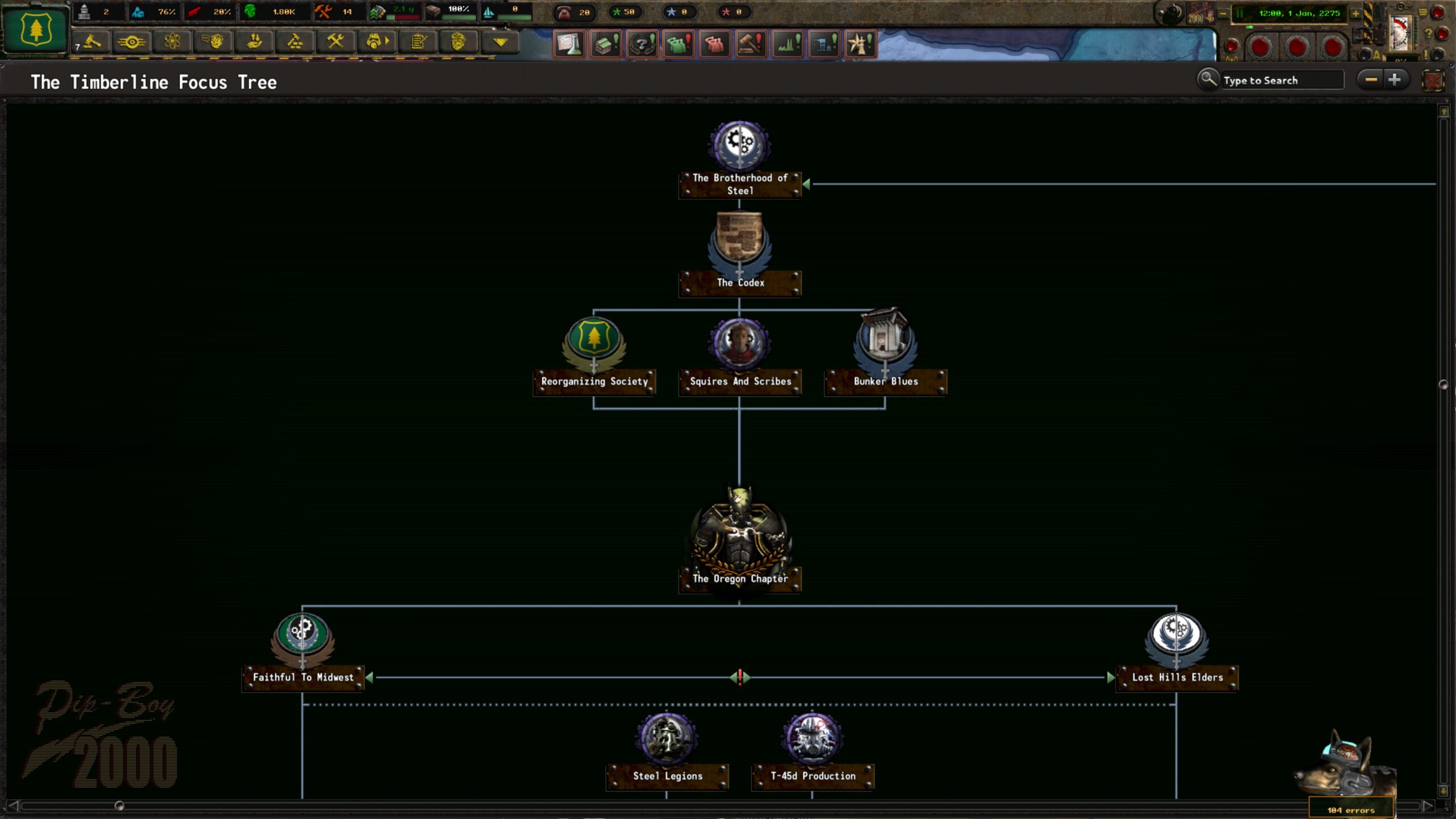Screen dimensions: 1456x819
Task: Click the research flask alert icon
Action: tap(569, 44)
